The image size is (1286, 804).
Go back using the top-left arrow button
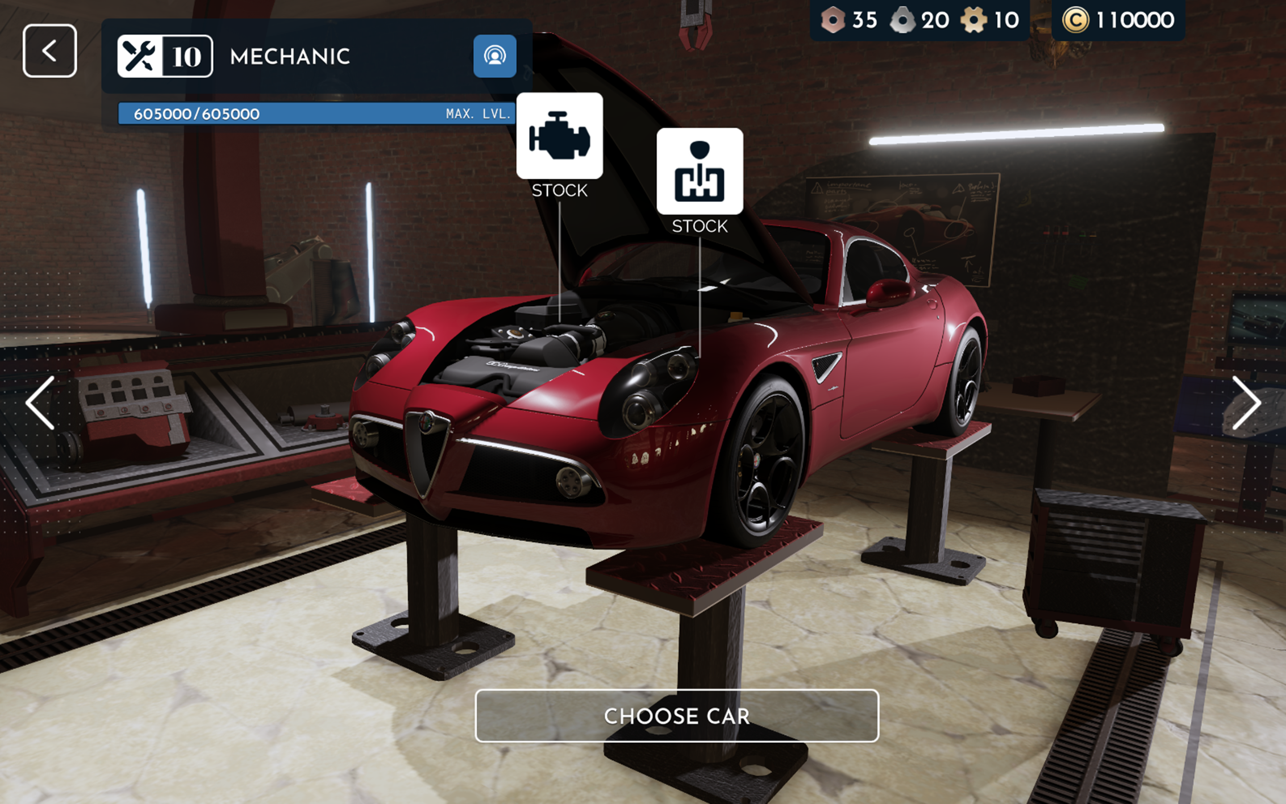pyautogui.click(x=50, y=51)
